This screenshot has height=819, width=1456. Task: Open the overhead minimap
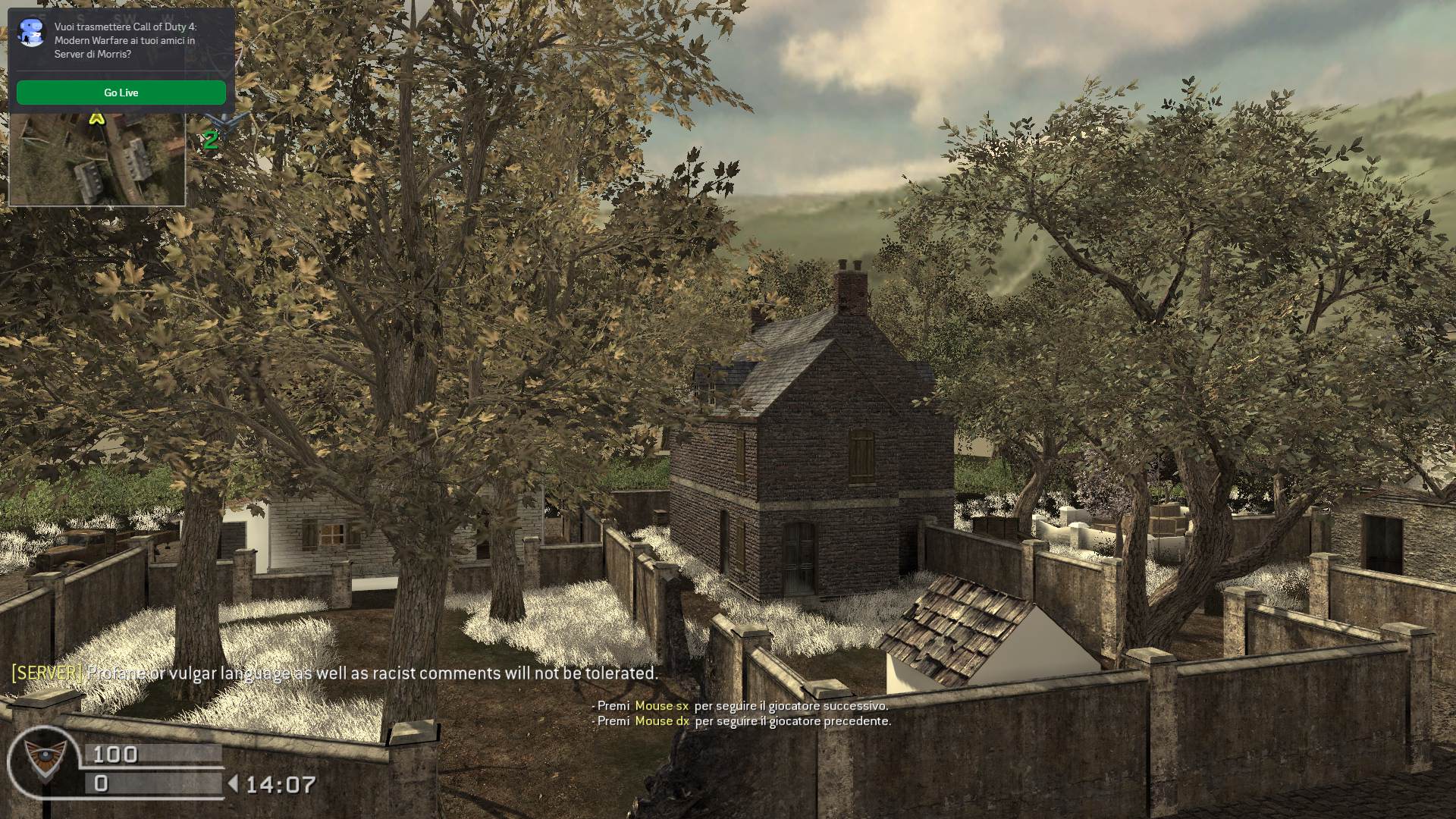point(96,159)
